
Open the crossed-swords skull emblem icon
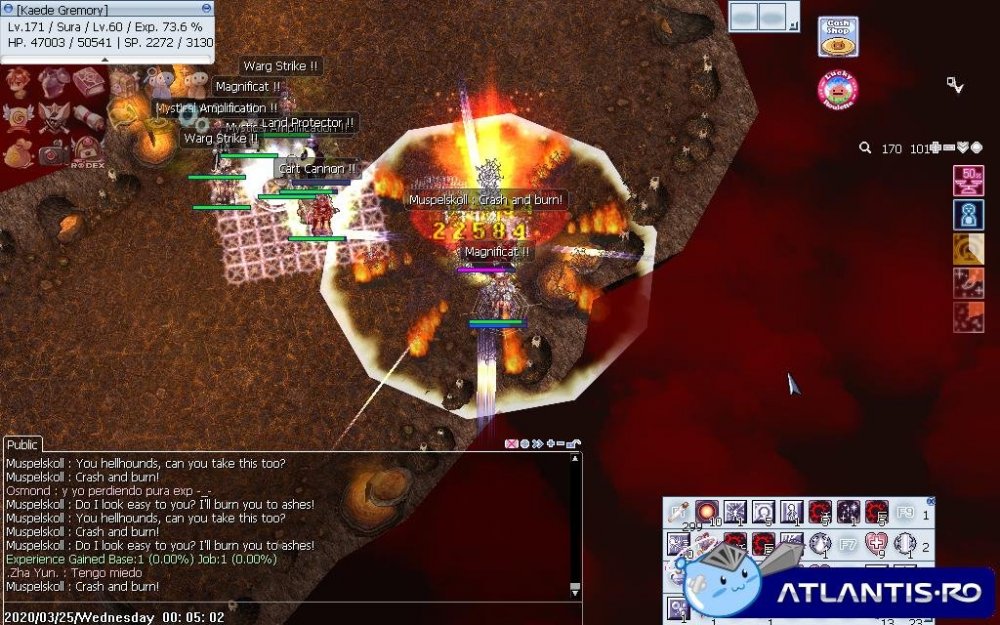(x=54, y=119)
